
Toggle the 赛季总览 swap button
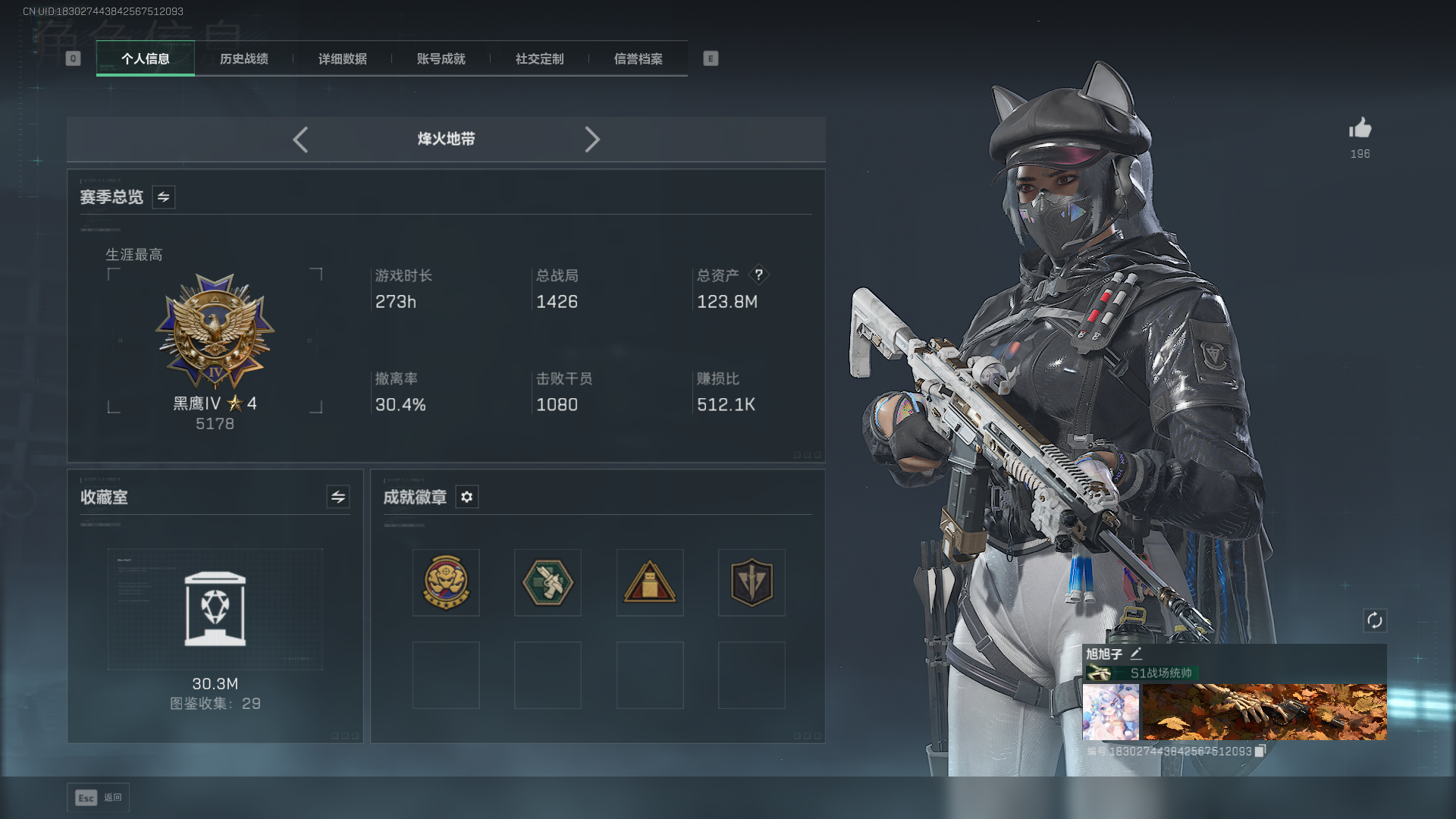(163, 197)
